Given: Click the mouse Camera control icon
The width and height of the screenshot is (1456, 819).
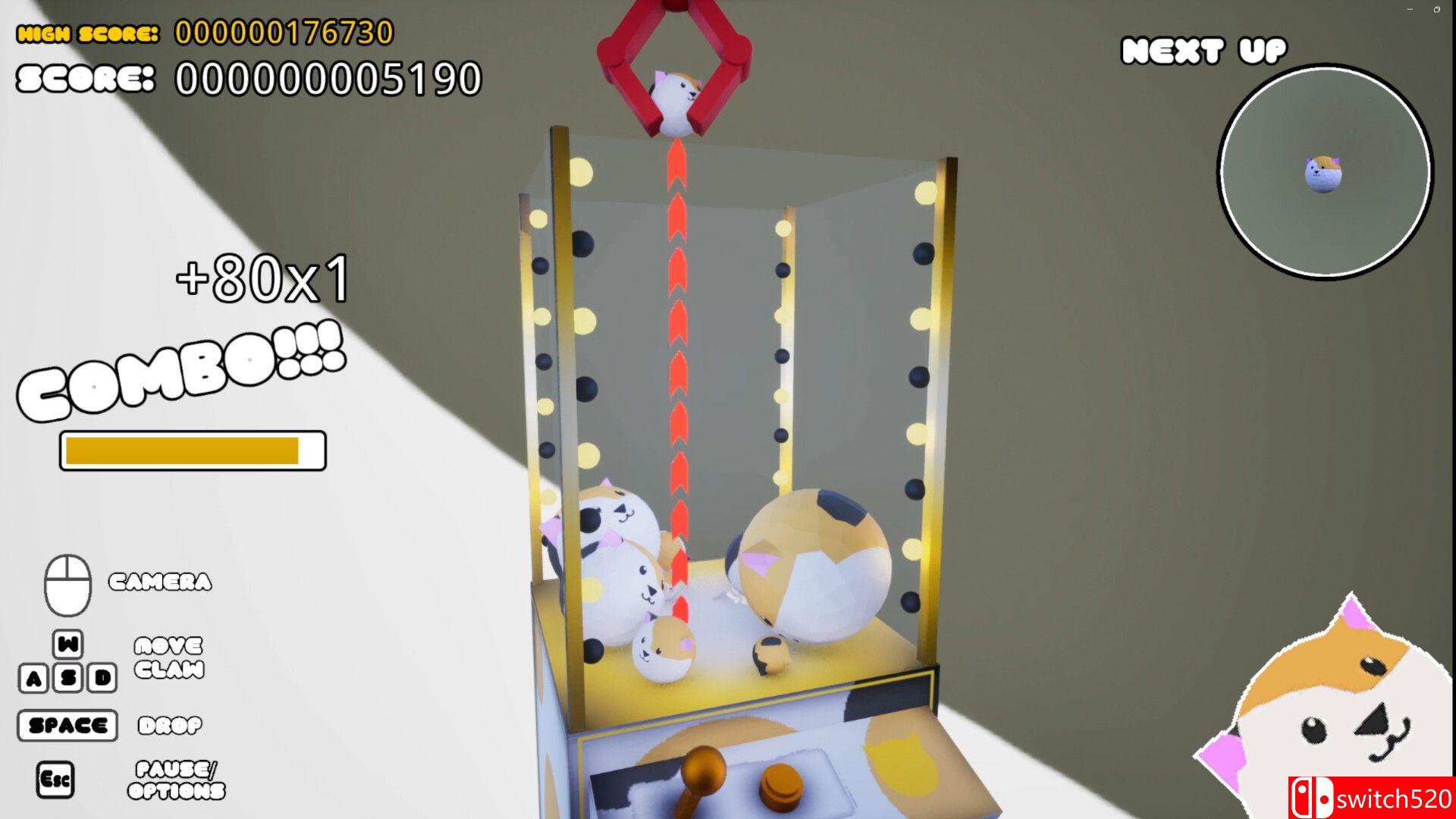Looking at the screenshot, I should tap(68, 584).
